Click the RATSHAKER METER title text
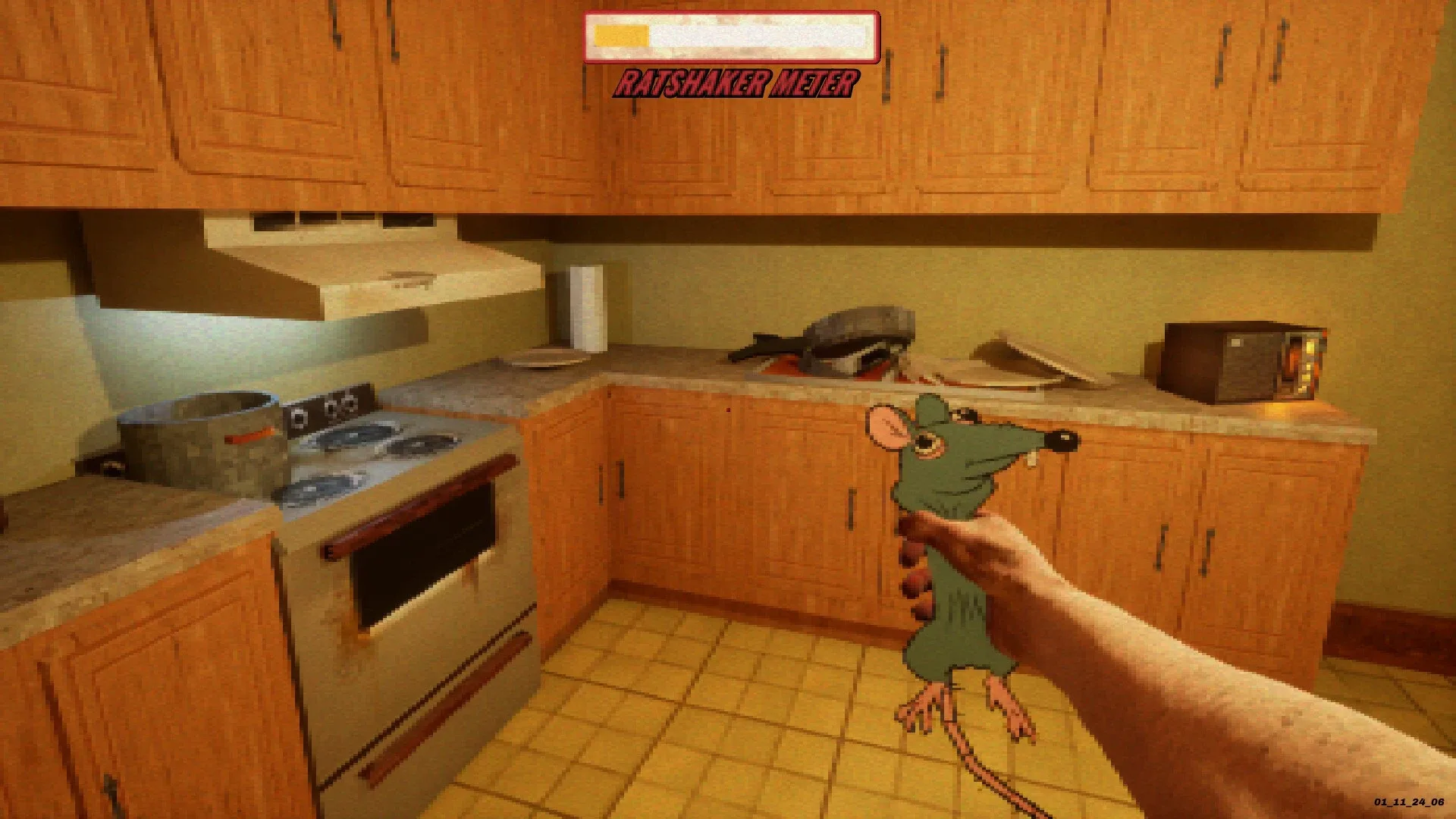Image resolution: width=1456 pixels, height=819 pixels. pos(736,83)
